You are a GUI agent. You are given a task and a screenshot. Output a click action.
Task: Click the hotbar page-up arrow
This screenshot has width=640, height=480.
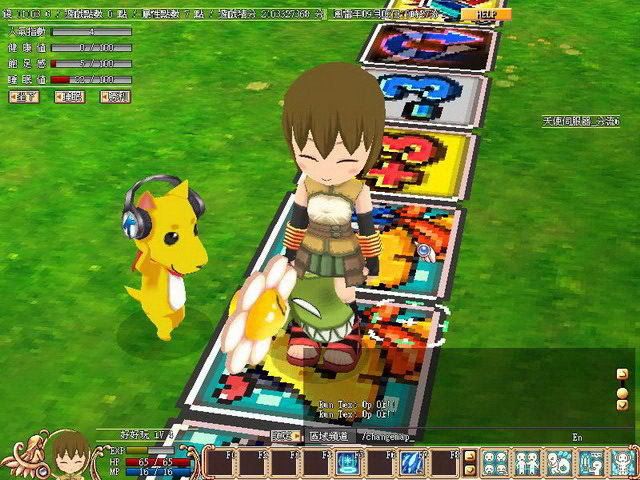point(469,455)
